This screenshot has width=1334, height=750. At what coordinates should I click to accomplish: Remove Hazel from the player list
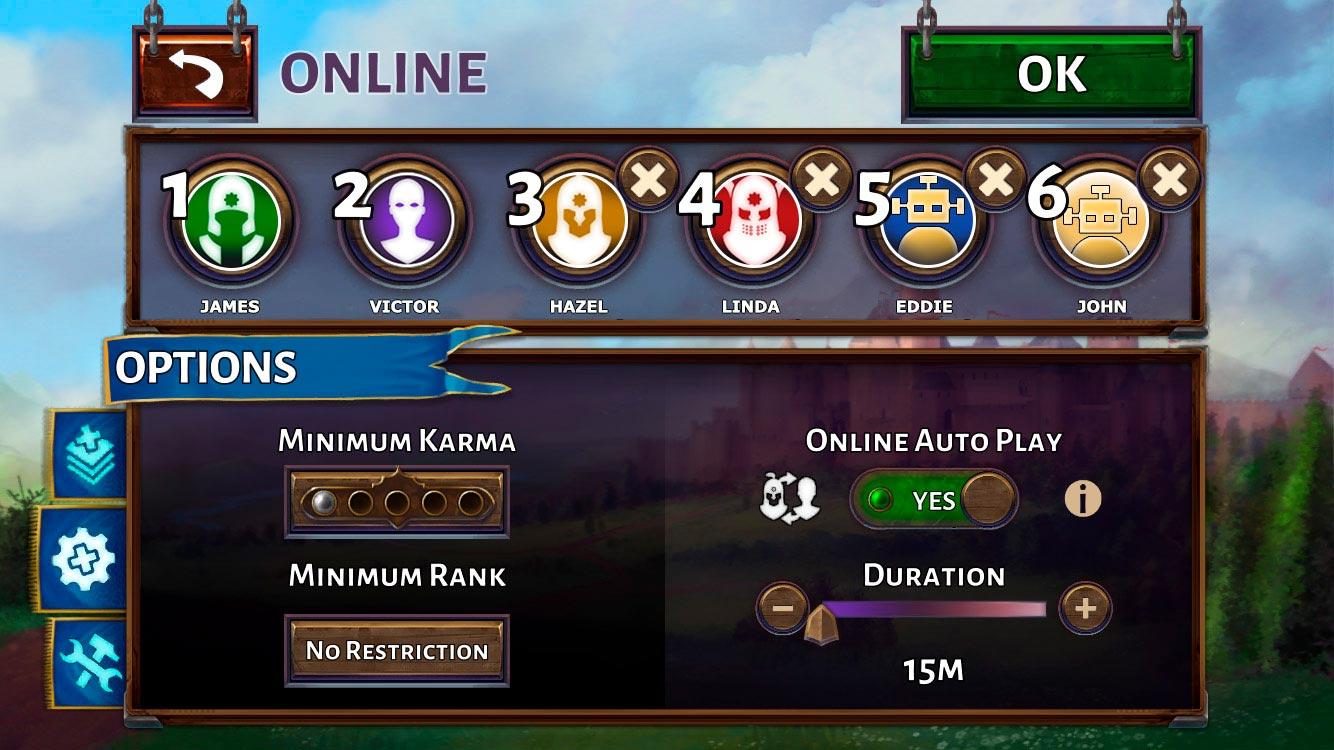[648, 180]
